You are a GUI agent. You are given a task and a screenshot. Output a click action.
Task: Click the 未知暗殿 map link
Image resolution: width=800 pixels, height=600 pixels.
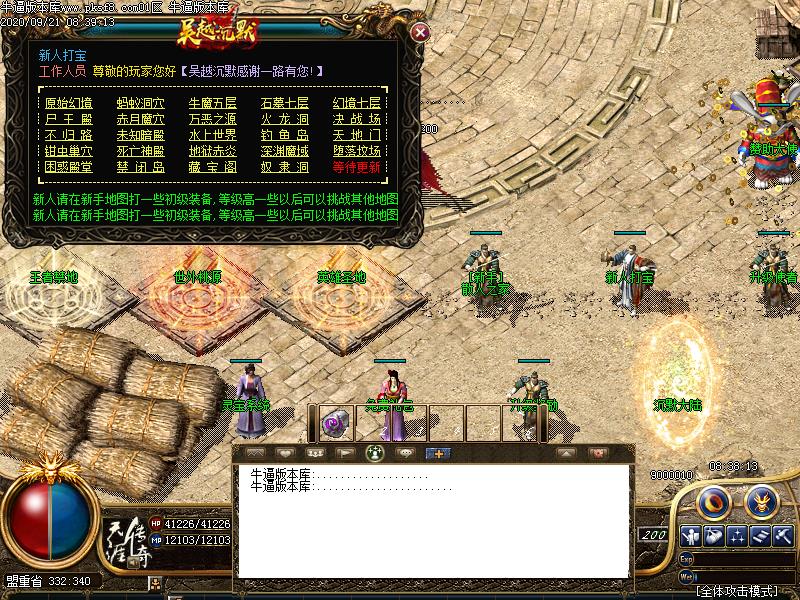(141, 135)
